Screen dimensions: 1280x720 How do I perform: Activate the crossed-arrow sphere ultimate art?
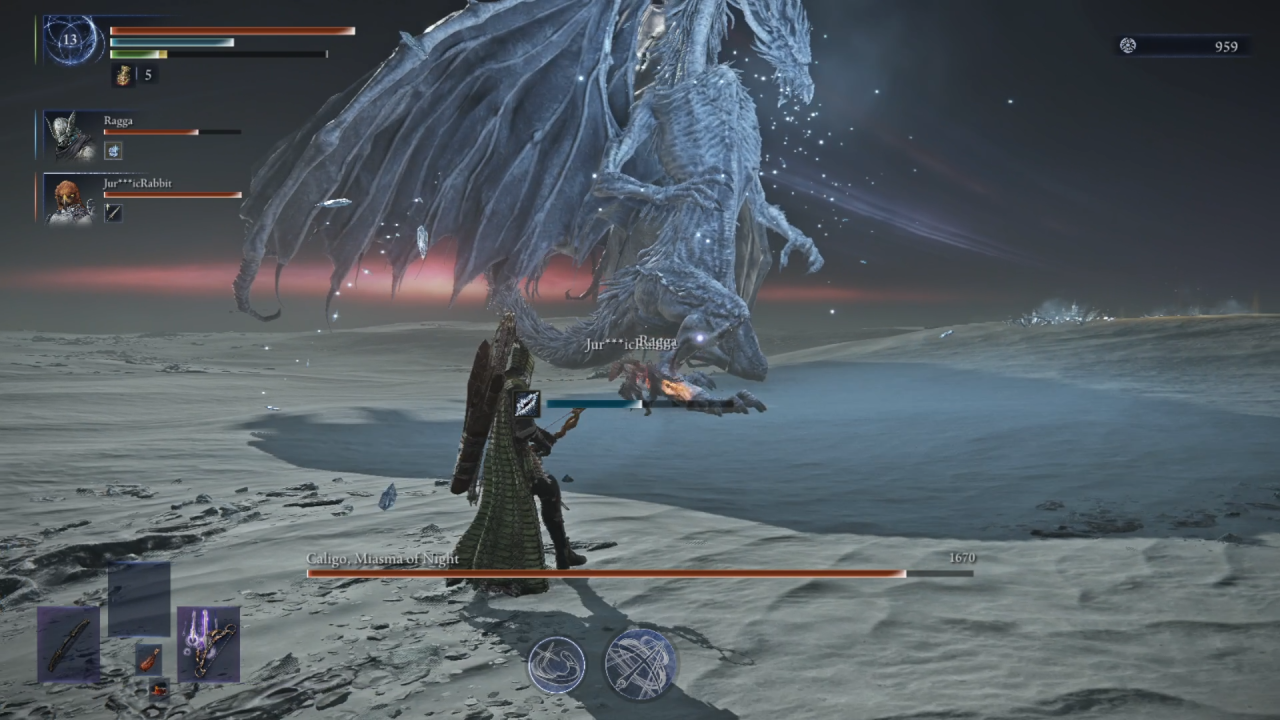click(x=641, y=663)
